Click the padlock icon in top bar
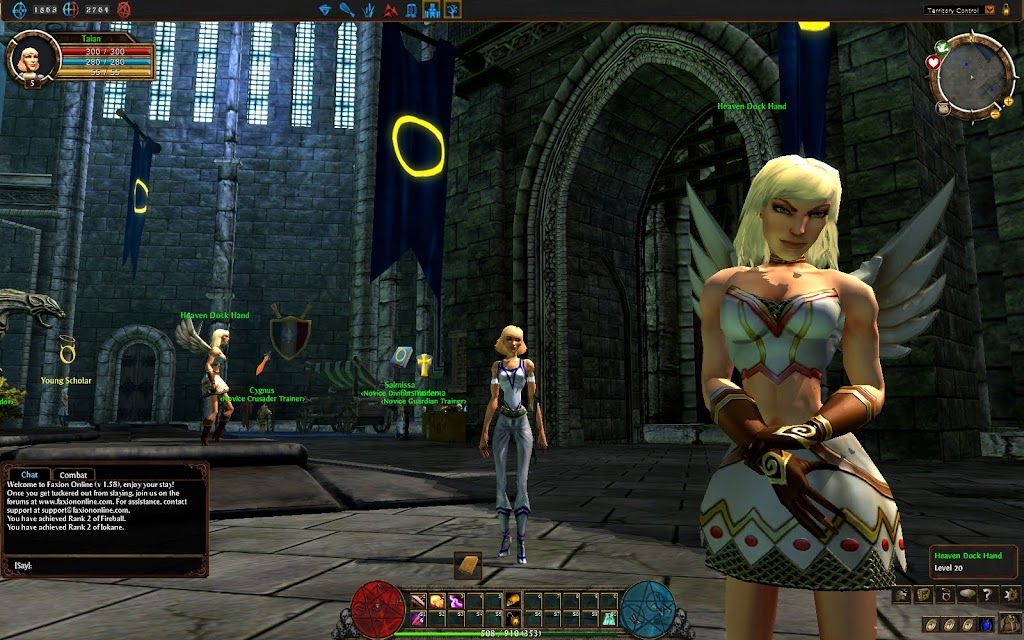1024x640 pixels. click(x=1005, y=9)
